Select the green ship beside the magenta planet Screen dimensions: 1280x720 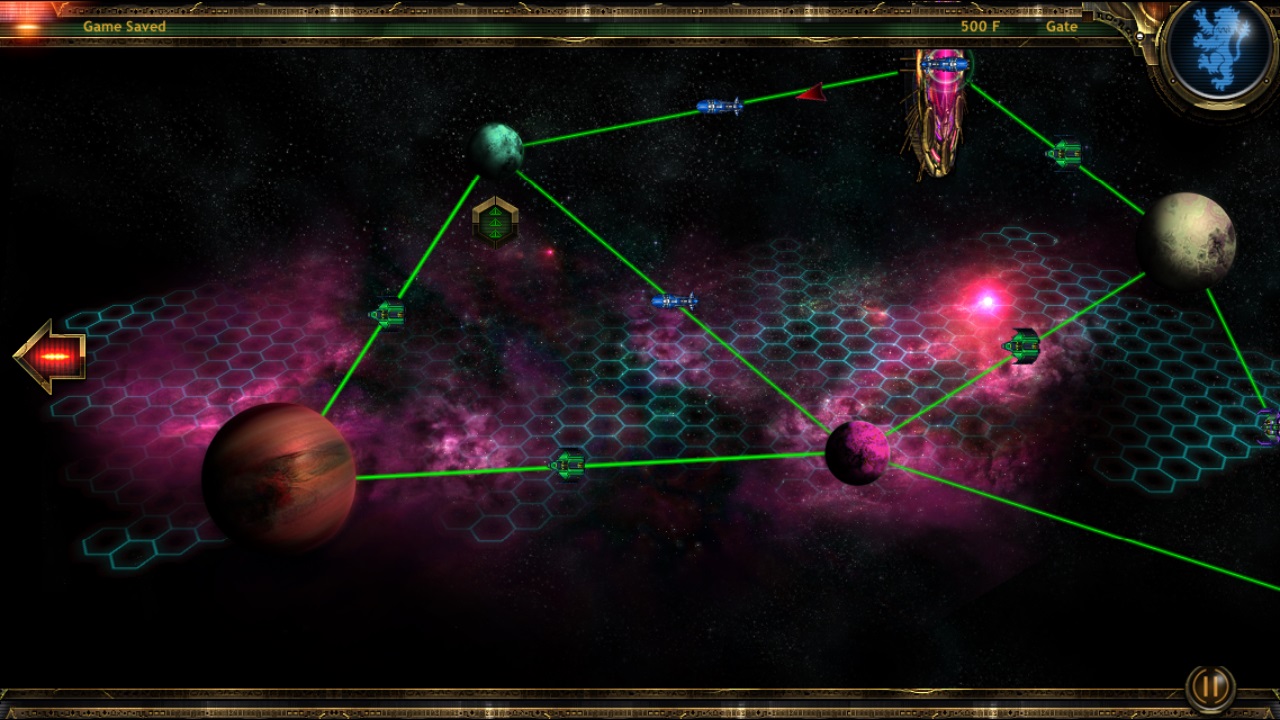[x=1022, y=346]
